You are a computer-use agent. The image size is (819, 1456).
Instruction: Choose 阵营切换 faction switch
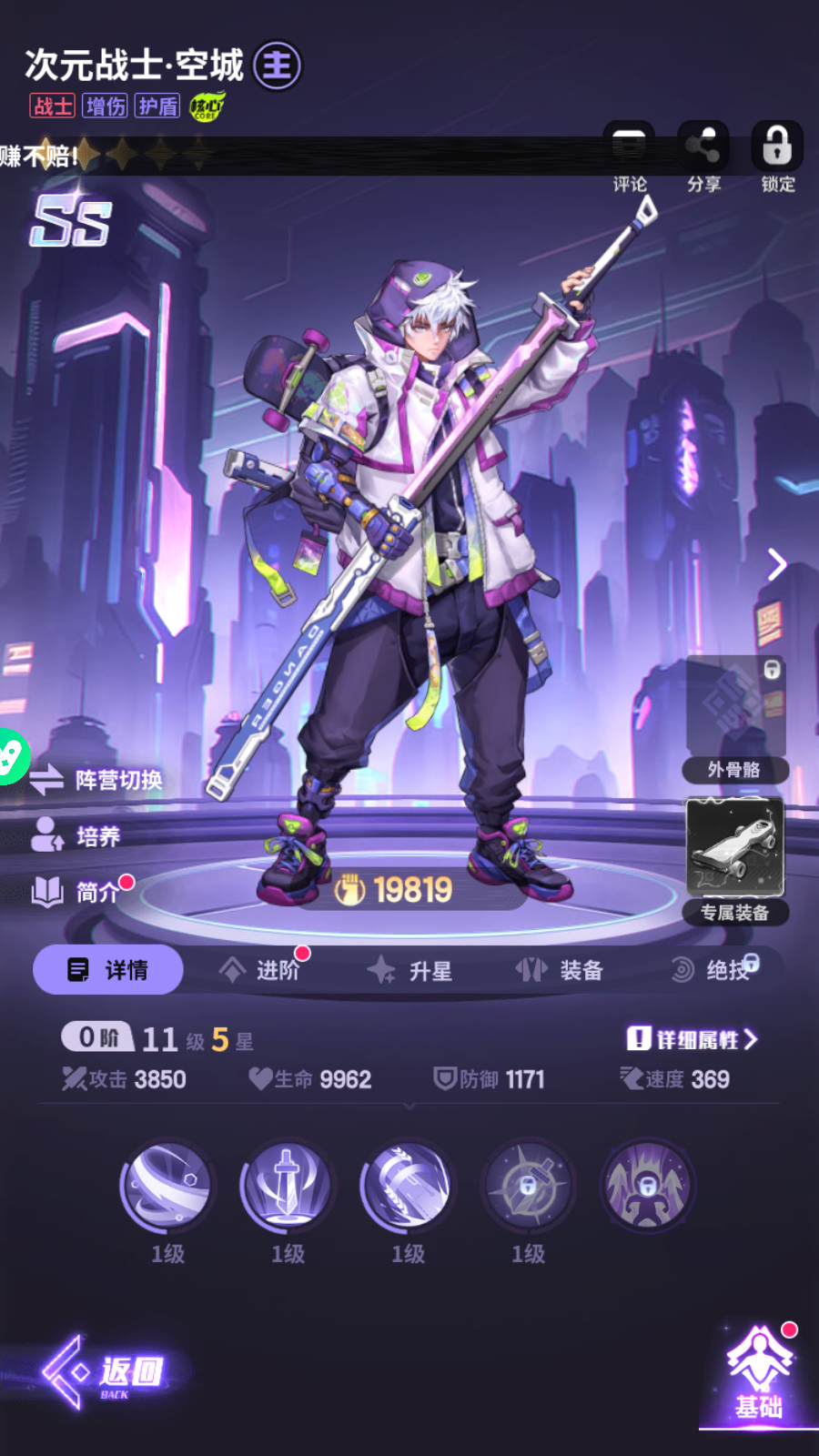(x=97, y=780)
